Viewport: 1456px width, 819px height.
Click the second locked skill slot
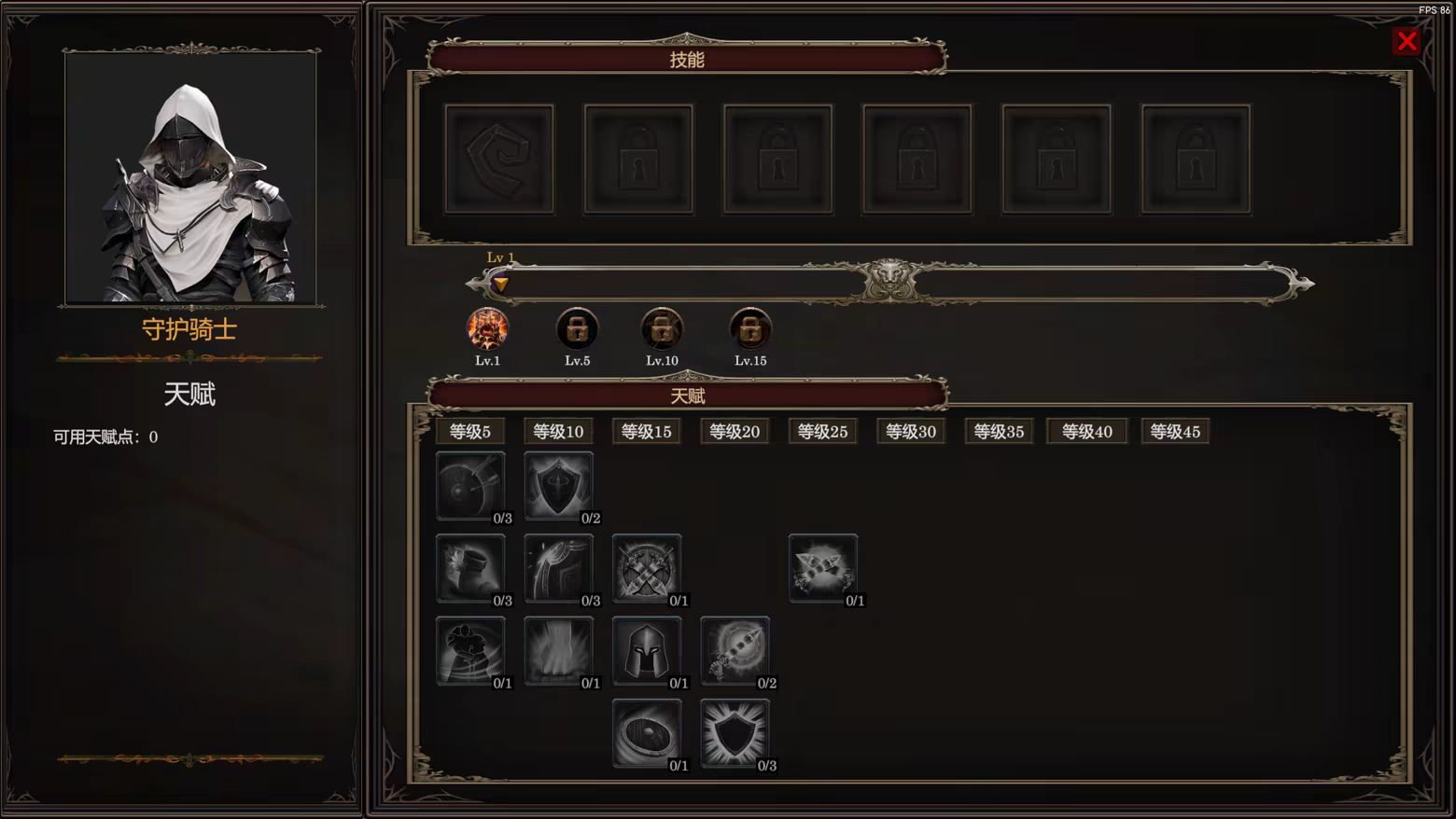click(x=638, y=157)
